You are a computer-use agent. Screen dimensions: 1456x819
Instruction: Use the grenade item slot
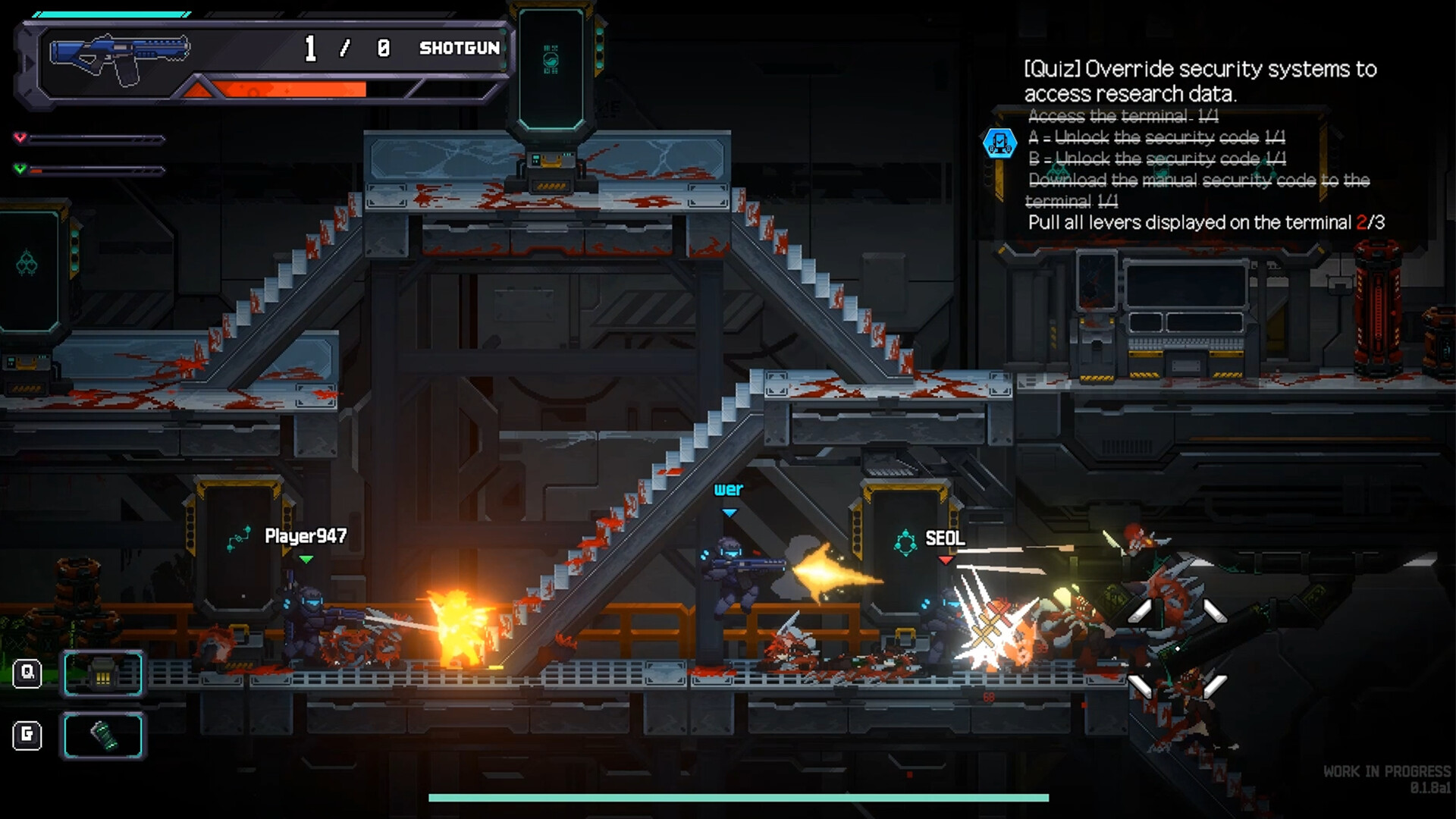[103, 736]
